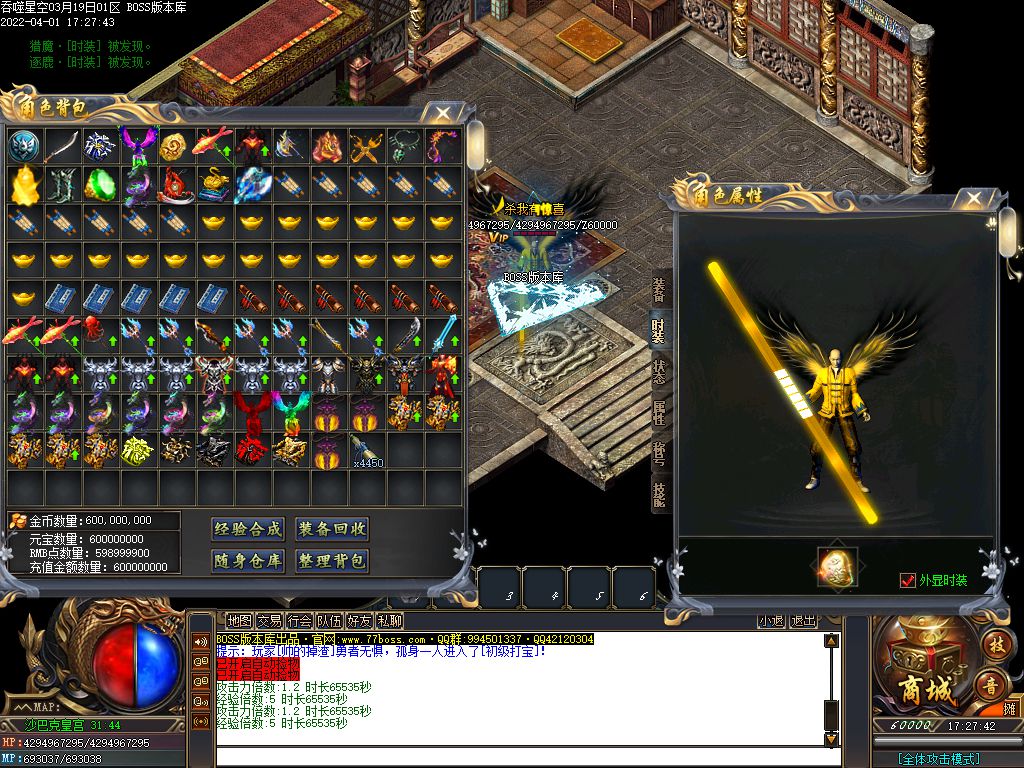The height and width of the screenshot is (768, 1024).
Task: Open 装备回收 equipment recycling
Action: coord(332,529)
